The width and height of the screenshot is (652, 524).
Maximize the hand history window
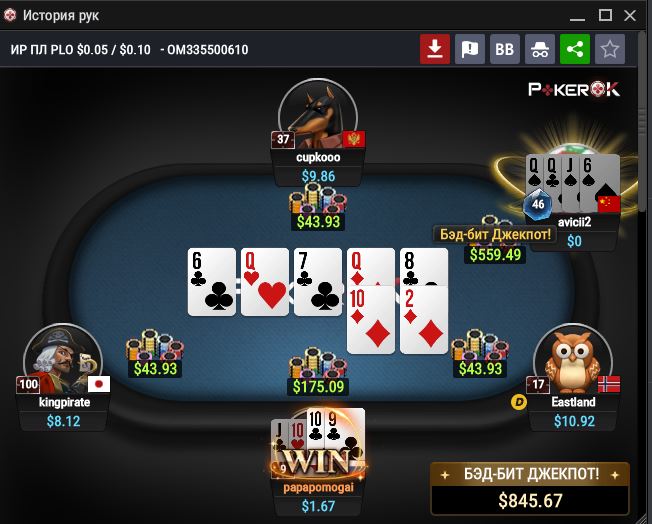tap(605, 15)
